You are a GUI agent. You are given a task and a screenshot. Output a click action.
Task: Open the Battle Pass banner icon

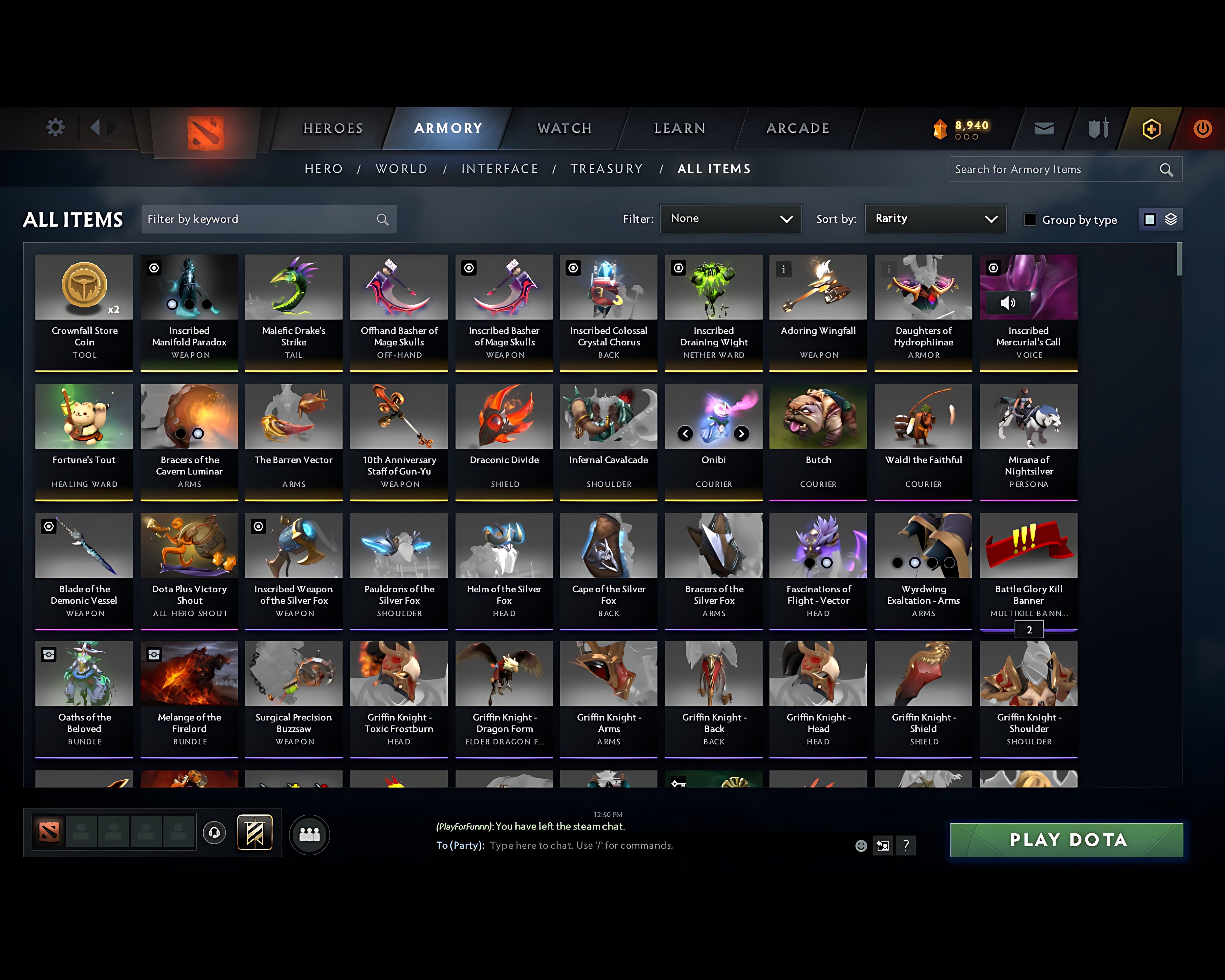(x=255, y=833)
